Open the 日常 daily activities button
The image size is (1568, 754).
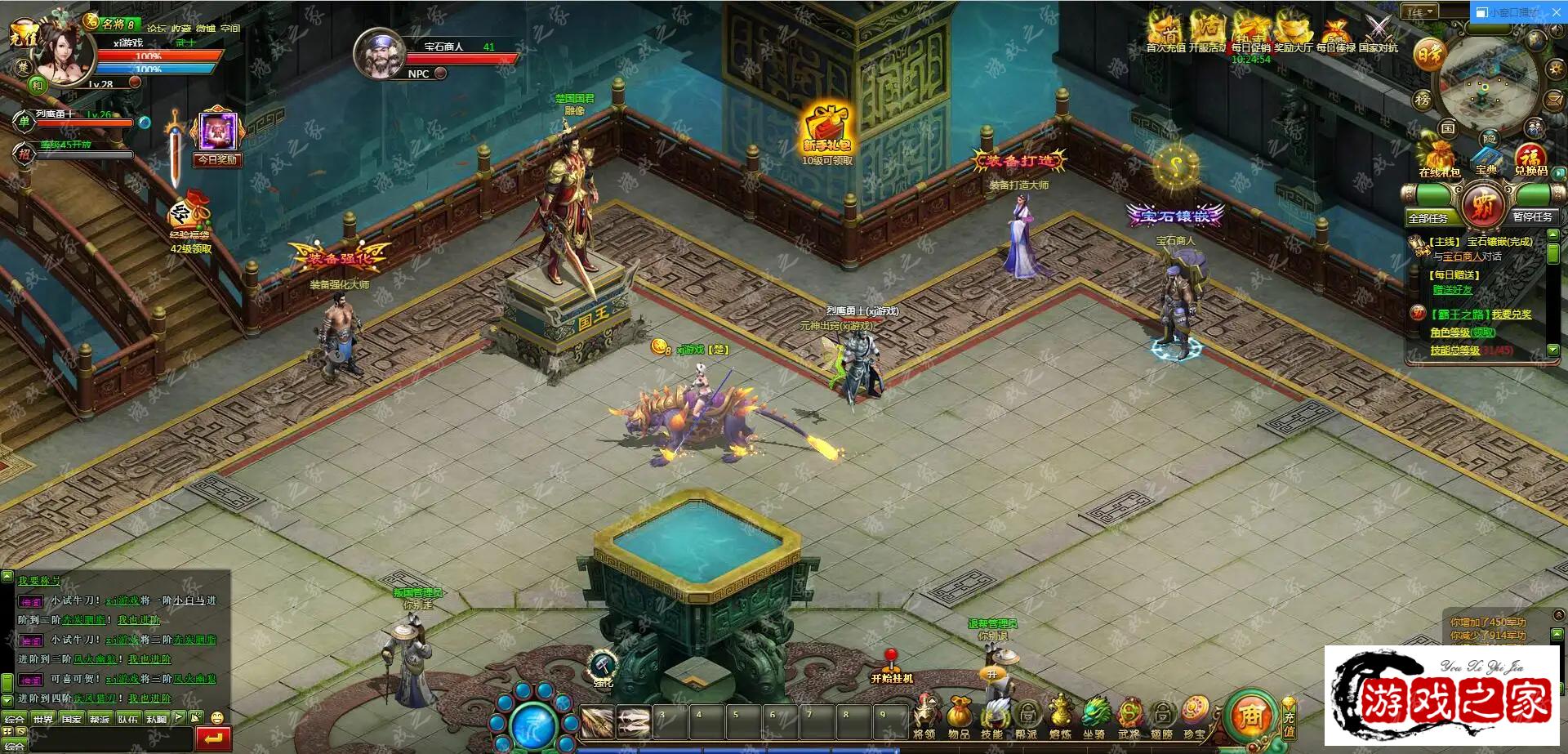coord(1430,55)
